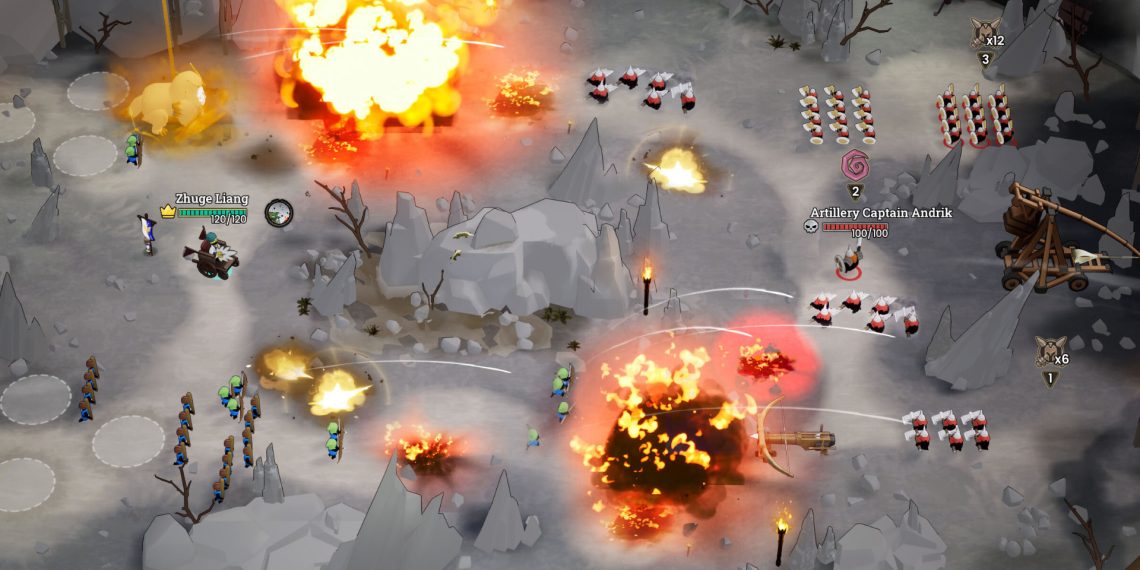Select the pink spiral marker icon
Image resolution: width=1140 pixels, height=570 pixels.
855,165
